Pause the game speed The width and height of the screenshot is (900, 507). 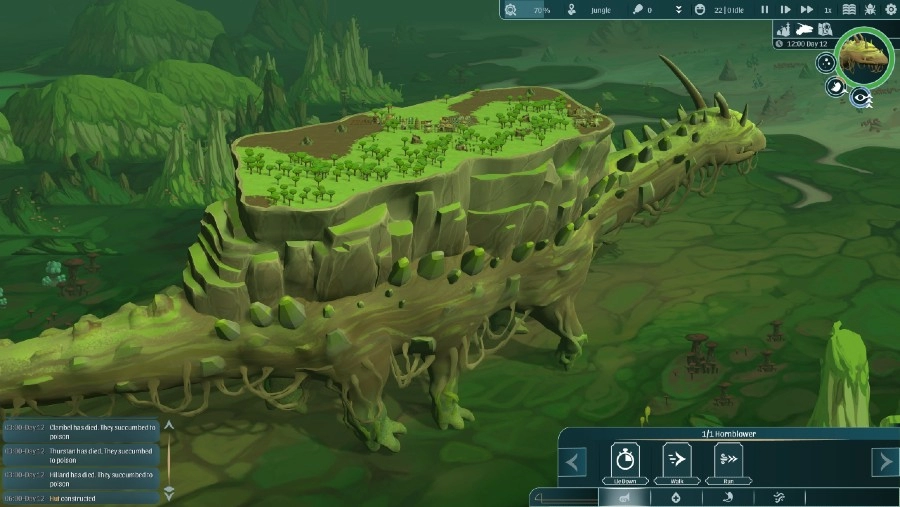pyautogui.click(x=765, y=10)
